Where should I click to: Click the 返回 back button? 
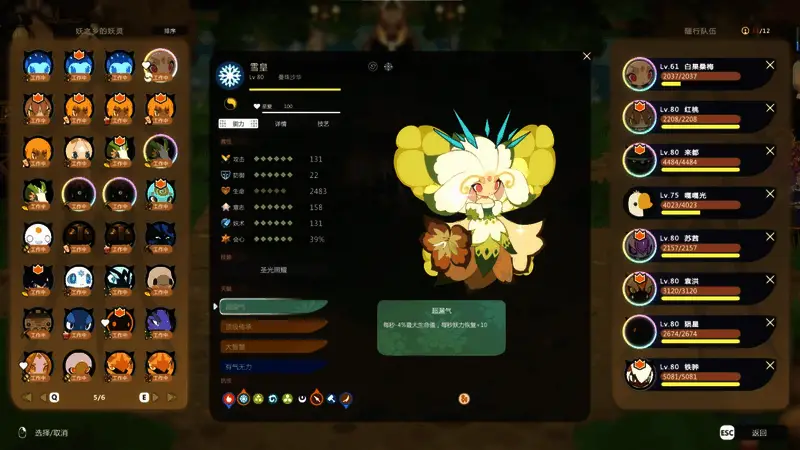click(x=760, y=433)
